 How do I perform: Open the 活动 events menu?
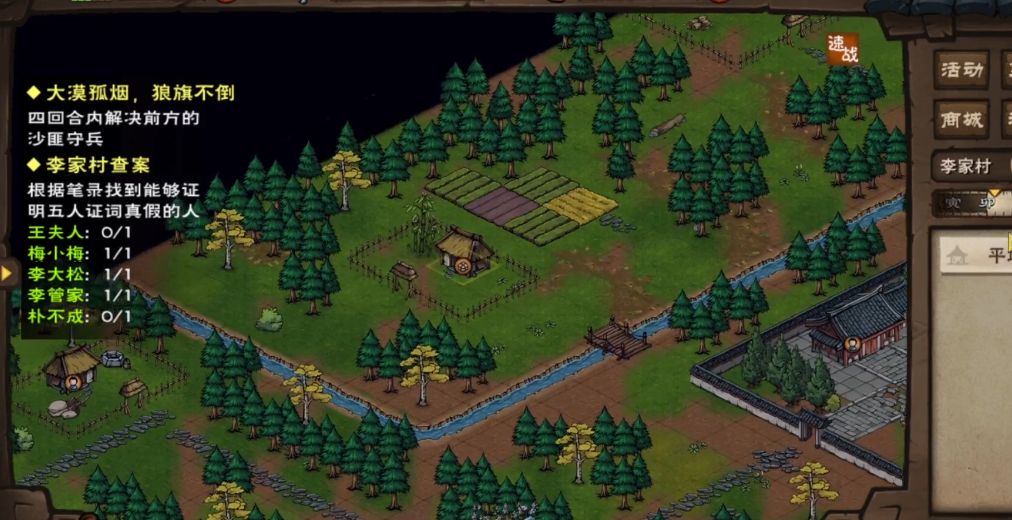tap(961, 71)
